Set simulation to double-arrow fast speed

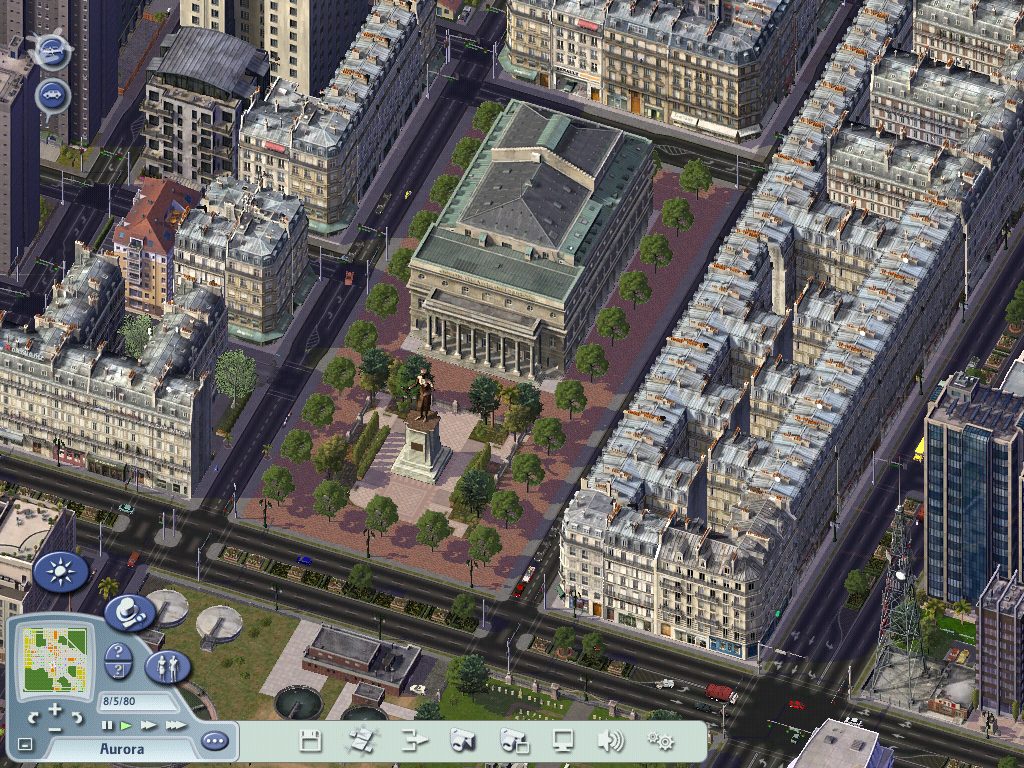tap(148, 724)
